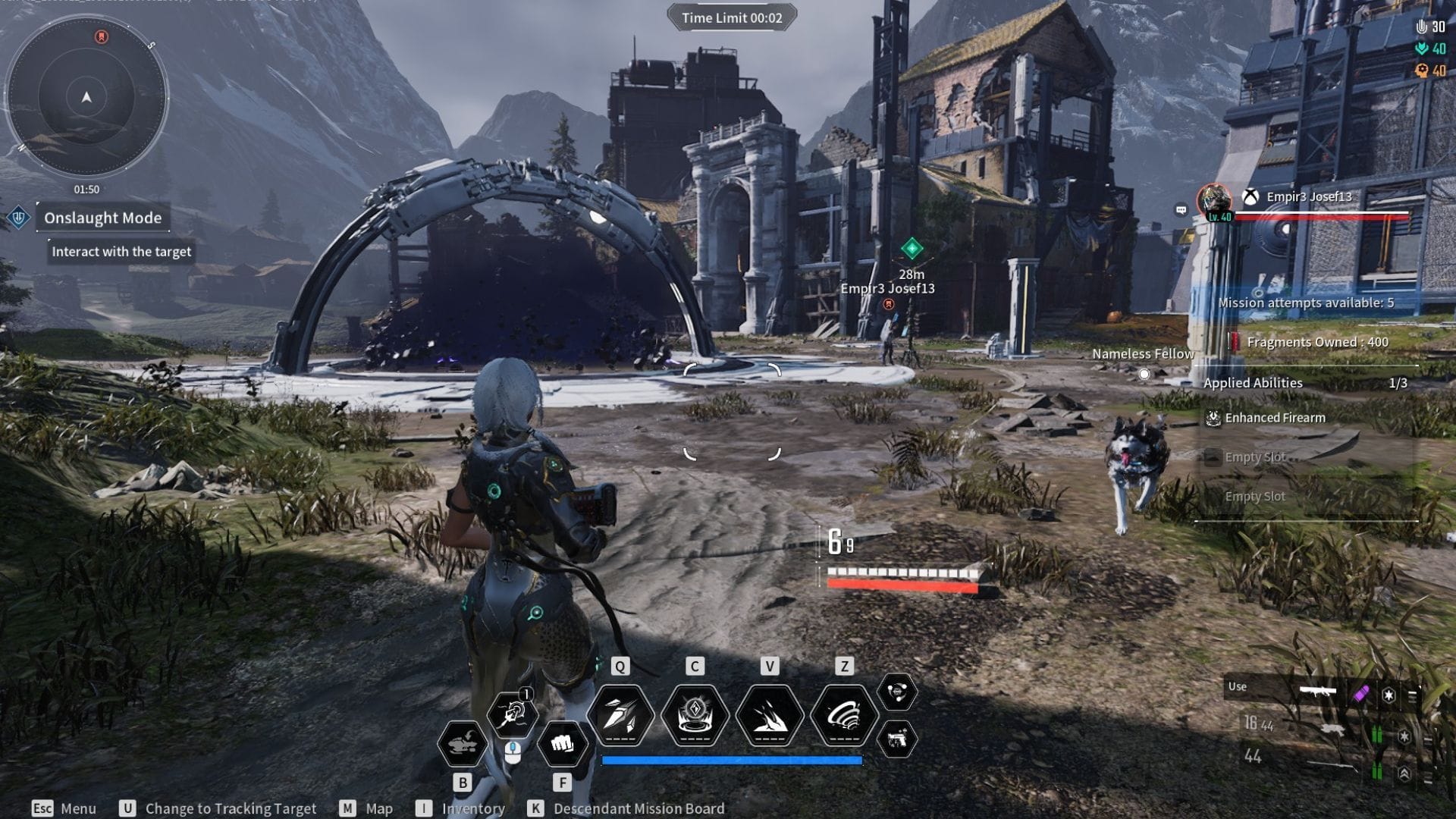Image resolution: width=1456 pixels, height=819 pixels.
Task: Collapse the Onslaught Mode objective panel
Action: [103, 218]
